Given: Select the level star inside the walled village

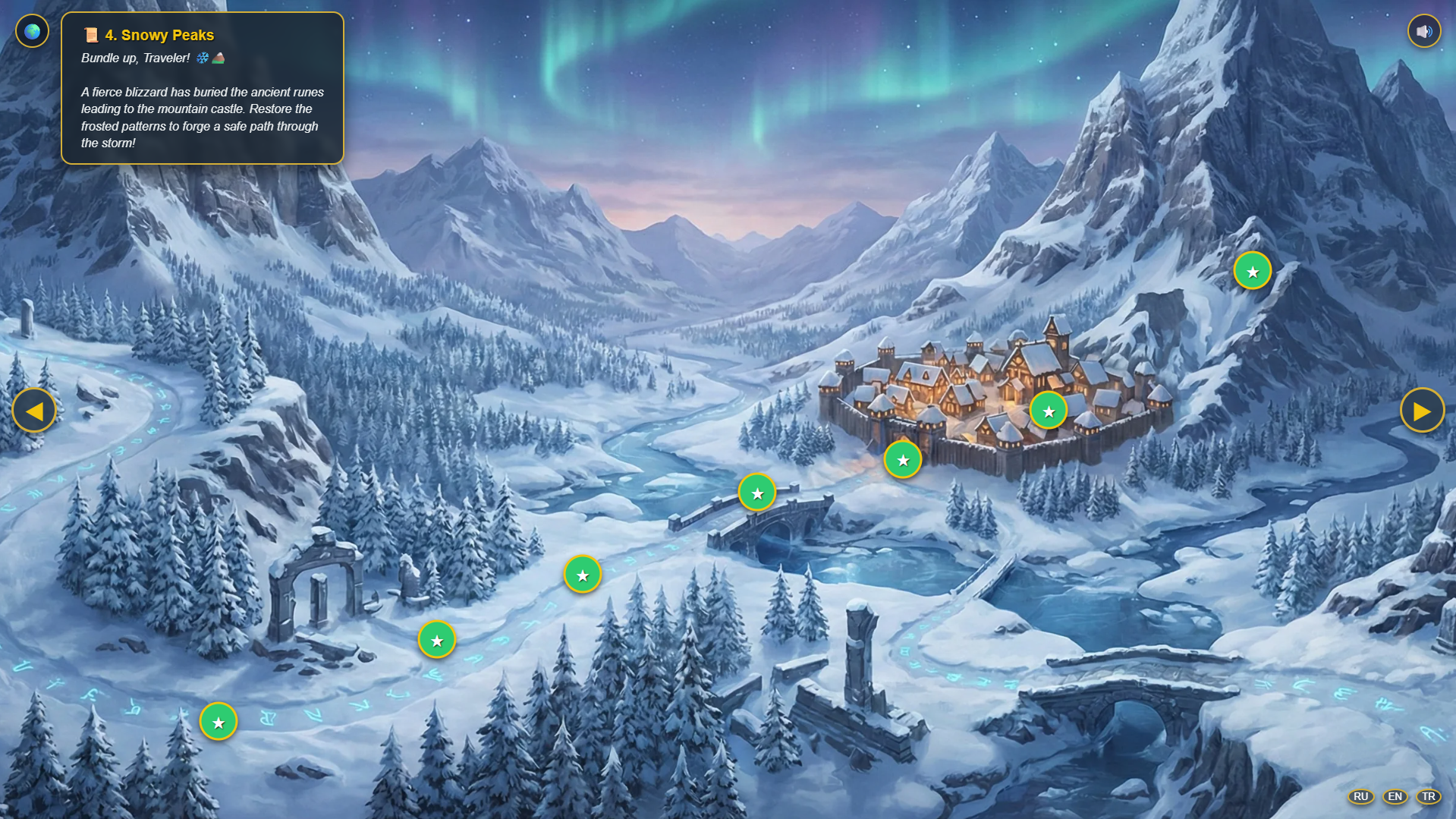Looking at the screenshot, I should click(1048, 410).
